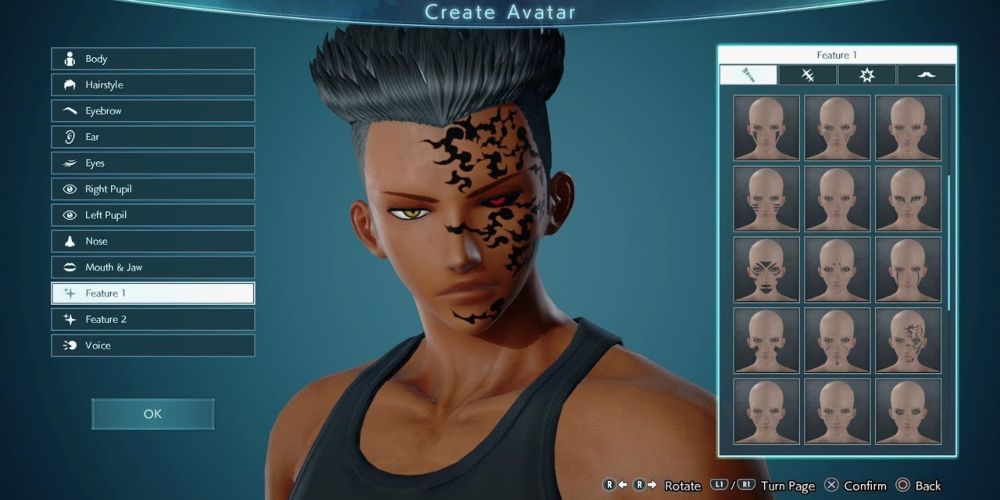Open the Voice selection entry
Viewport: 1000px width, 500px height.
(153, 345)
